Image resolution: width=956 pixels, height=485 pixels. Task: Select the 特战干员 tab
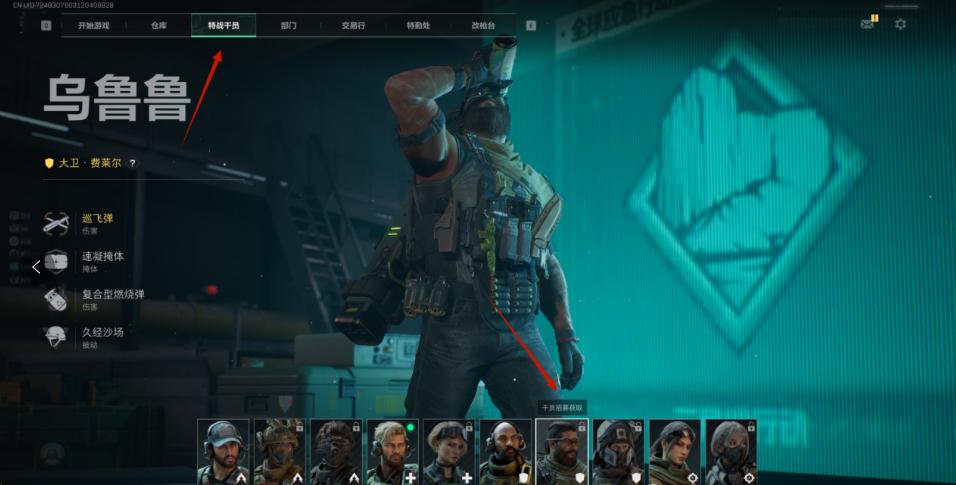point(223,25)
